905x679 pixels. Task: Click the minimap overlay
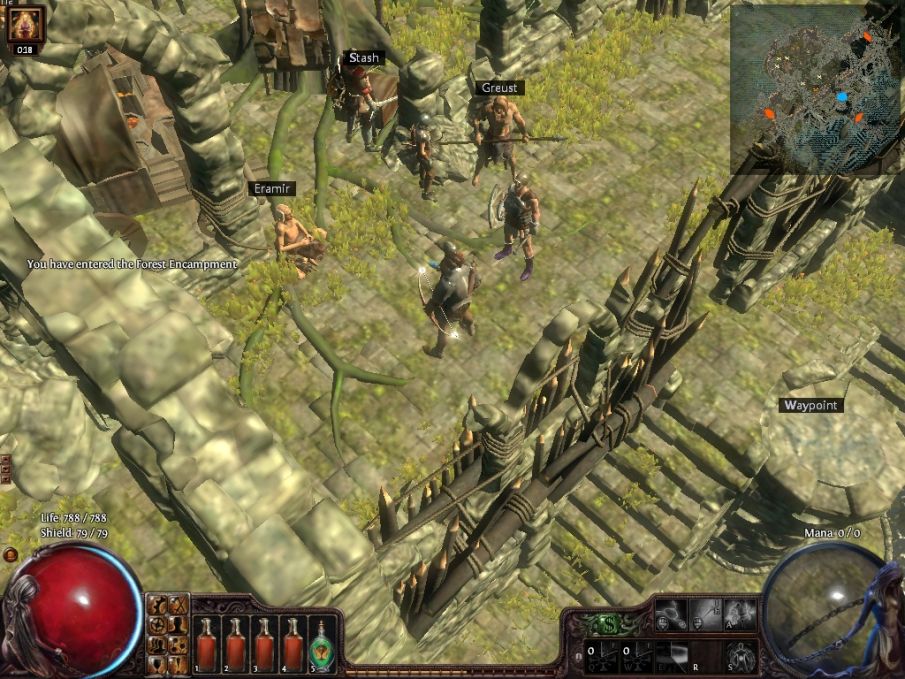(816, 88)
